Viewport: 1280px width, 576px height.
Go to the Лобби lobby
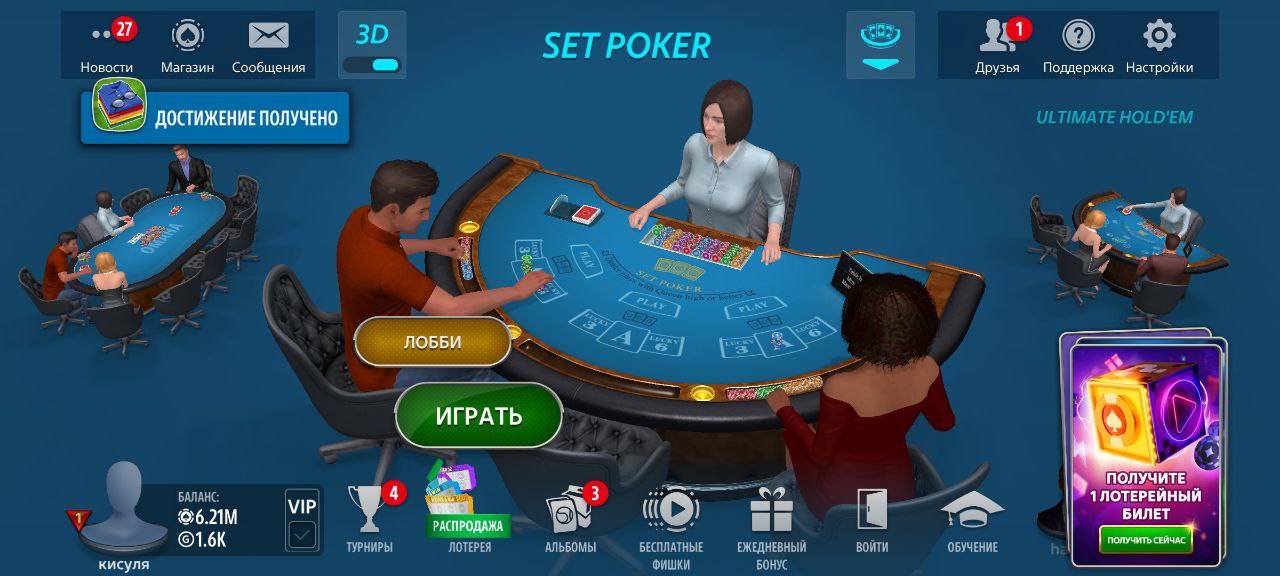(x=432, y=342)
